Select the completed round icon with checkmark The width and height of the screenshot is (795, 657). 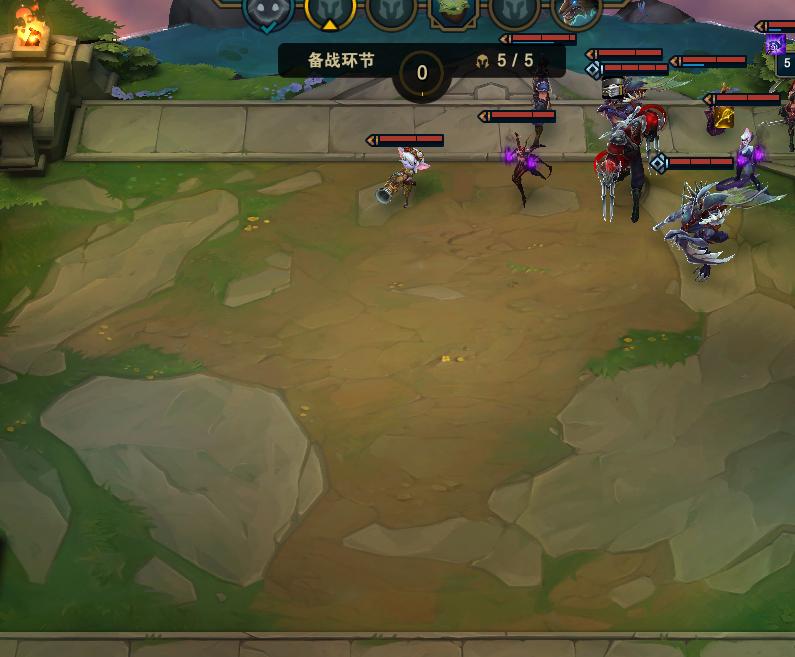tap(268, 11)
